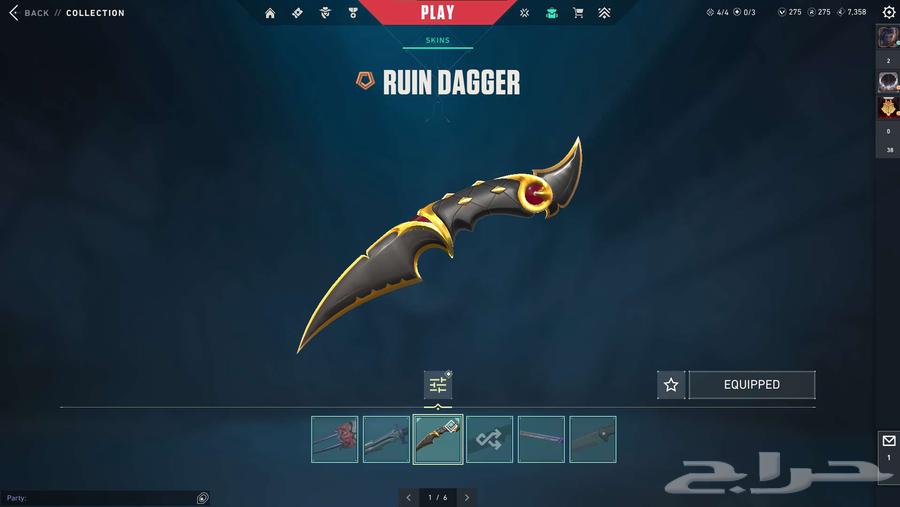900x507 pixels.
Task: Switch to the Skins tab
Action: (437, 41)
